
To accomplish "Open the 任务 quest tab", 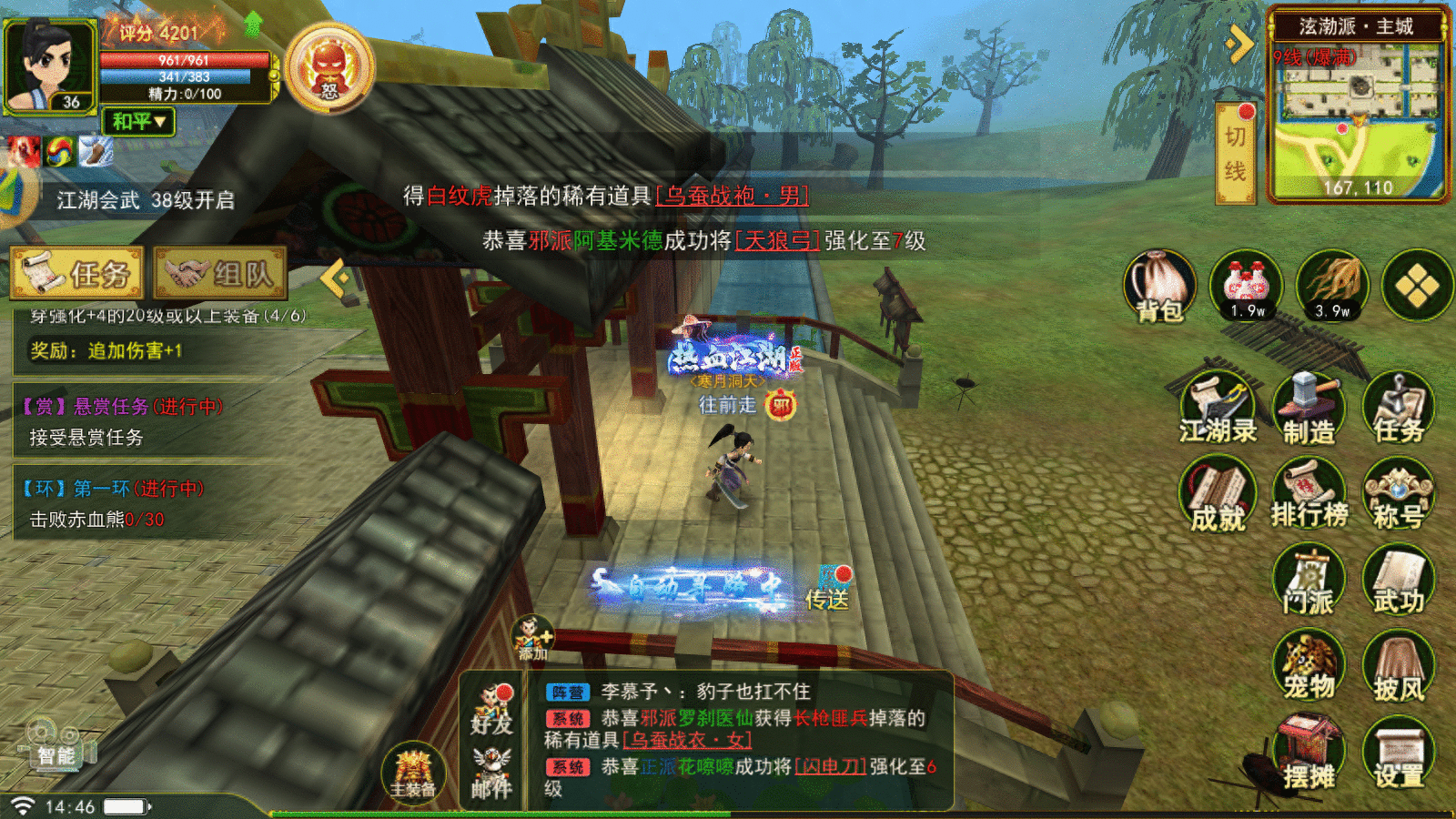I will pos(78,273).
